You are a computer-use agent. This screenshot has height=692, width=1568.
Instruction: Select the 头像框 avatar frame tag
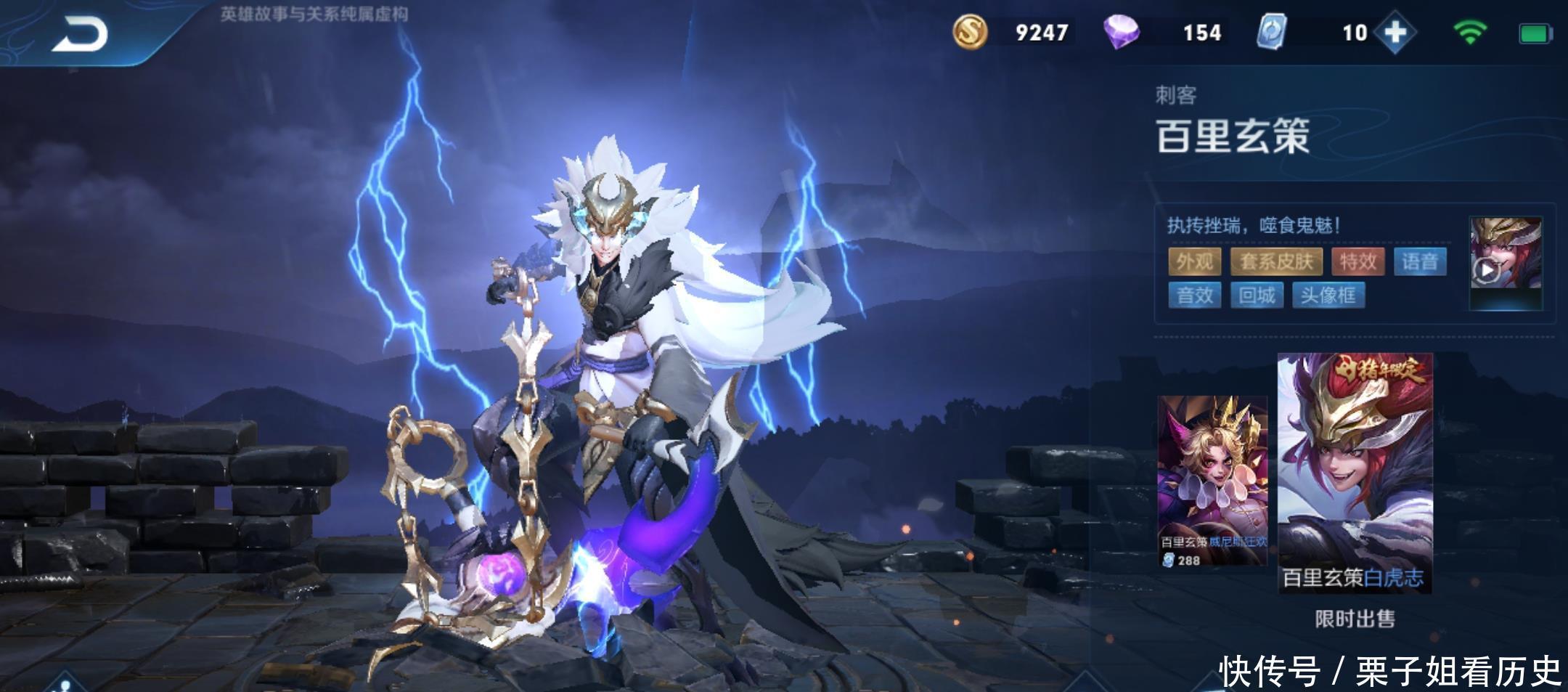(1328, 296)
